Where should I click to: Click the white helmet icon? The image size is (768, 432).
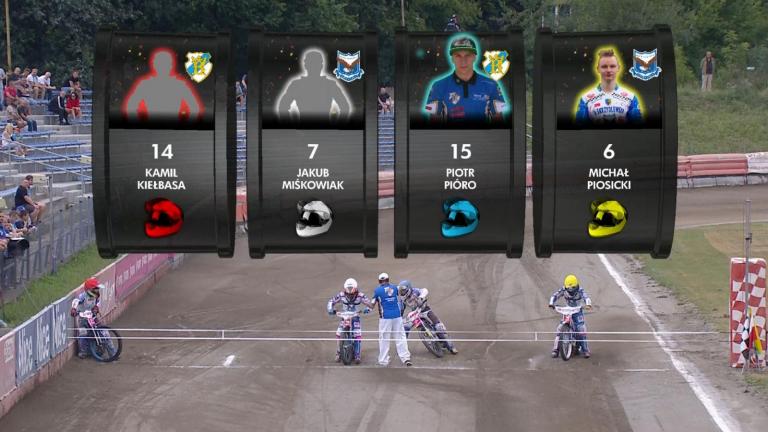click(x=313, y=218)
